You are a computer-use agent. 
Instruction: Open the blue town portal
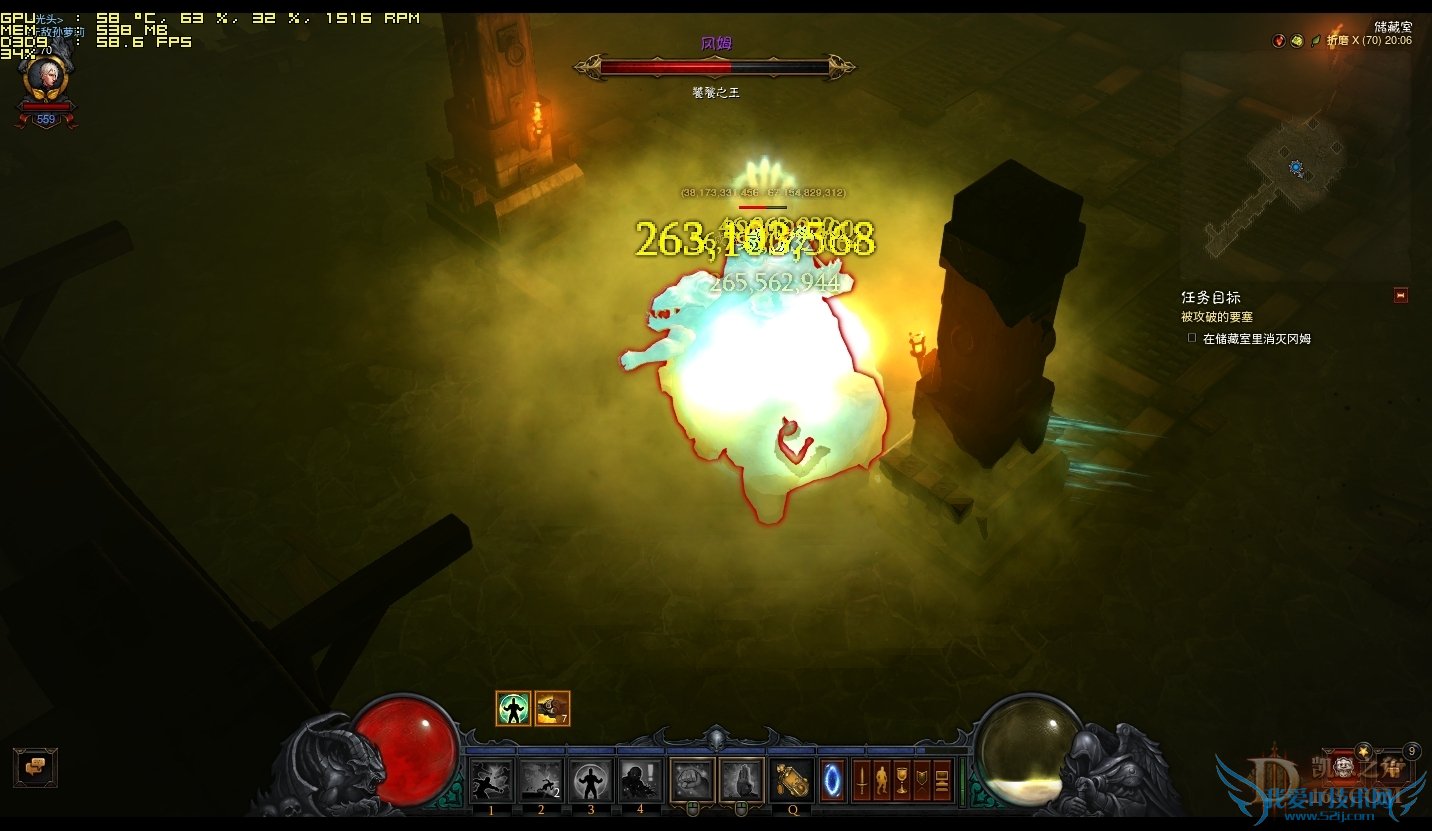(833, 780)
